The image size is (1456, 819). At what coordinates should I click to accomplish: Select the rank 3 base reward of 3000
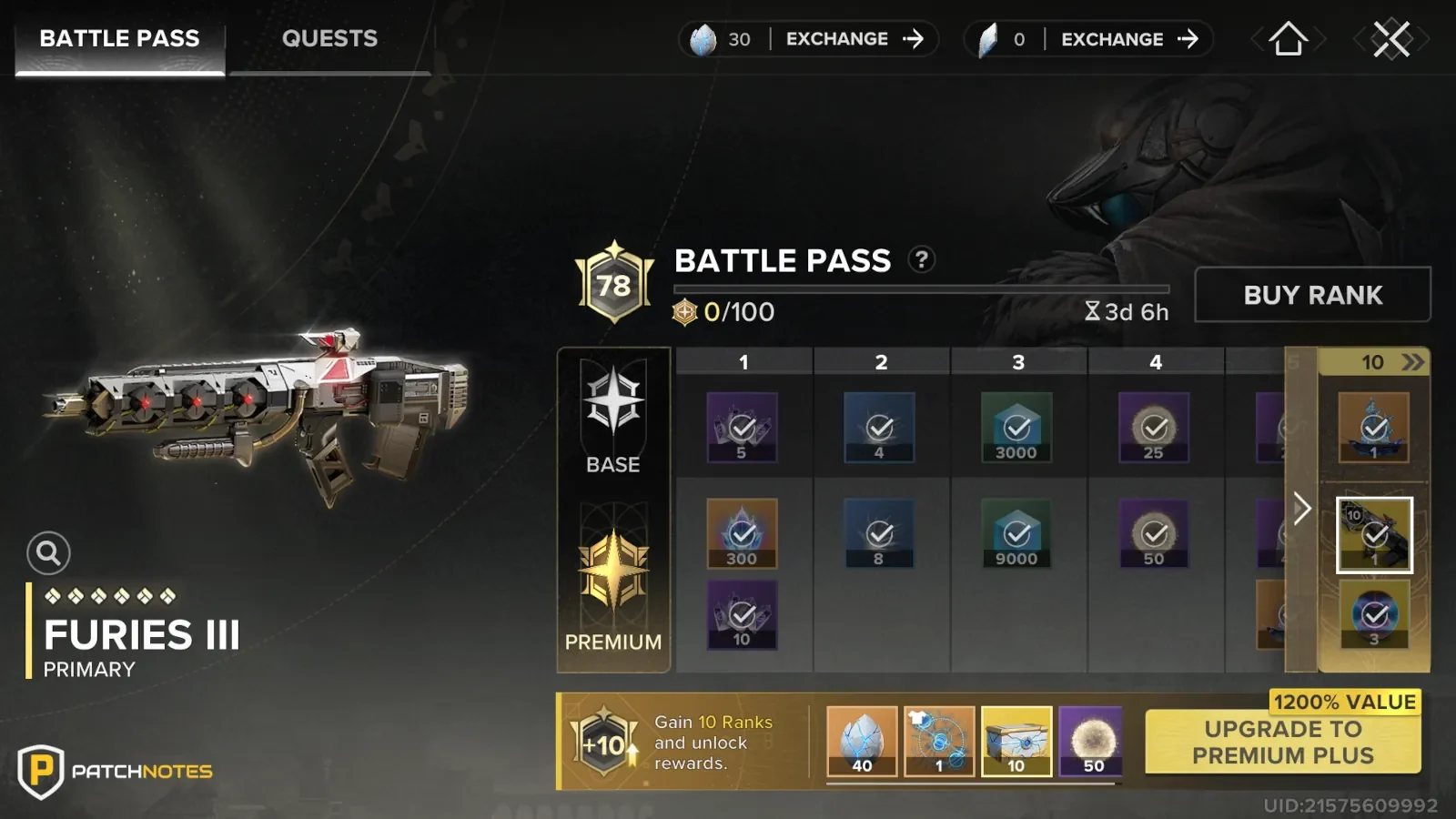point(1016,428)
